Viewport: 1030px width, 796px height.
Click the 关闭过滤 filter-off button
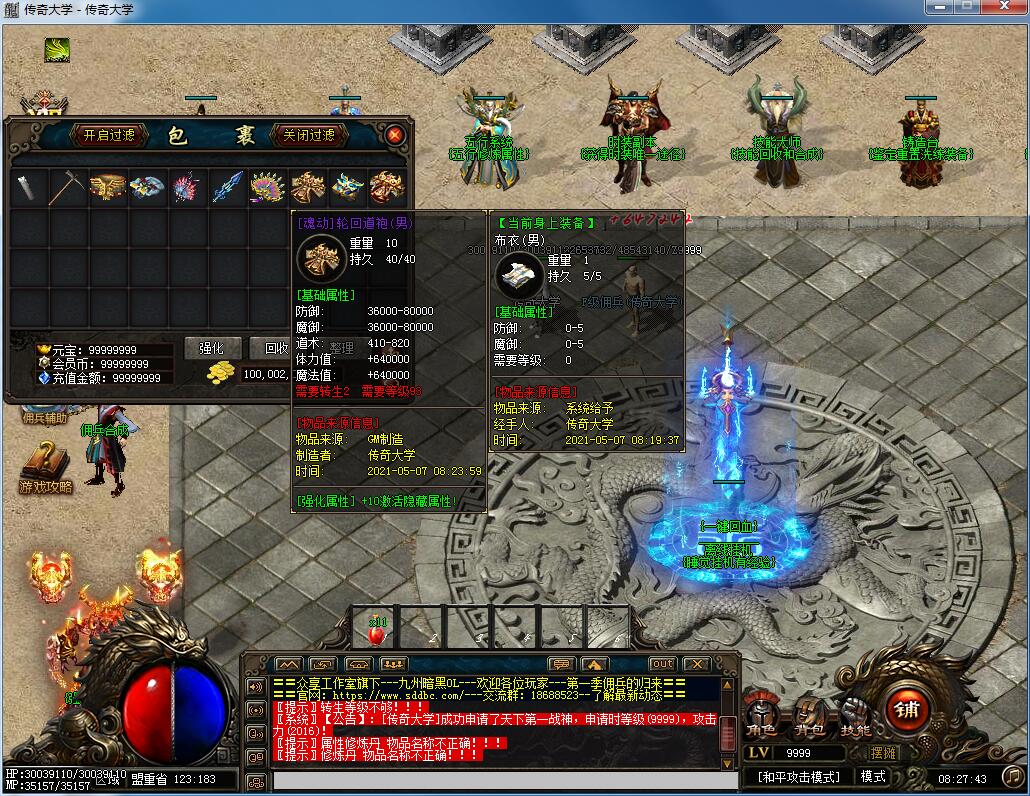[x=310, y=135]
